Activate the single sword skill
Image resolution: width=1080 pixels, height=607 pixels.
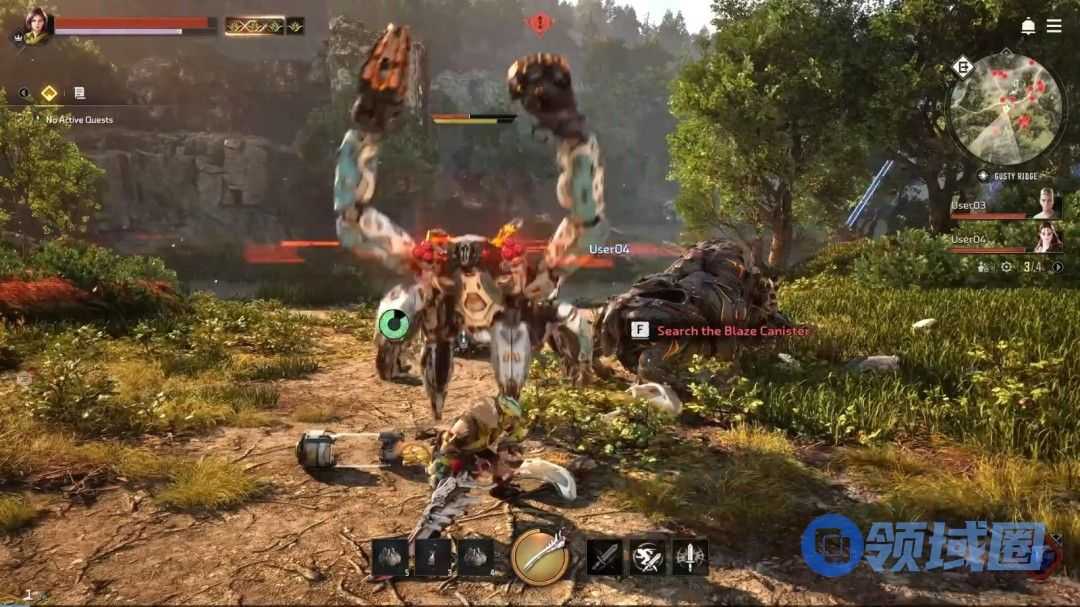(x=604, y=557)
